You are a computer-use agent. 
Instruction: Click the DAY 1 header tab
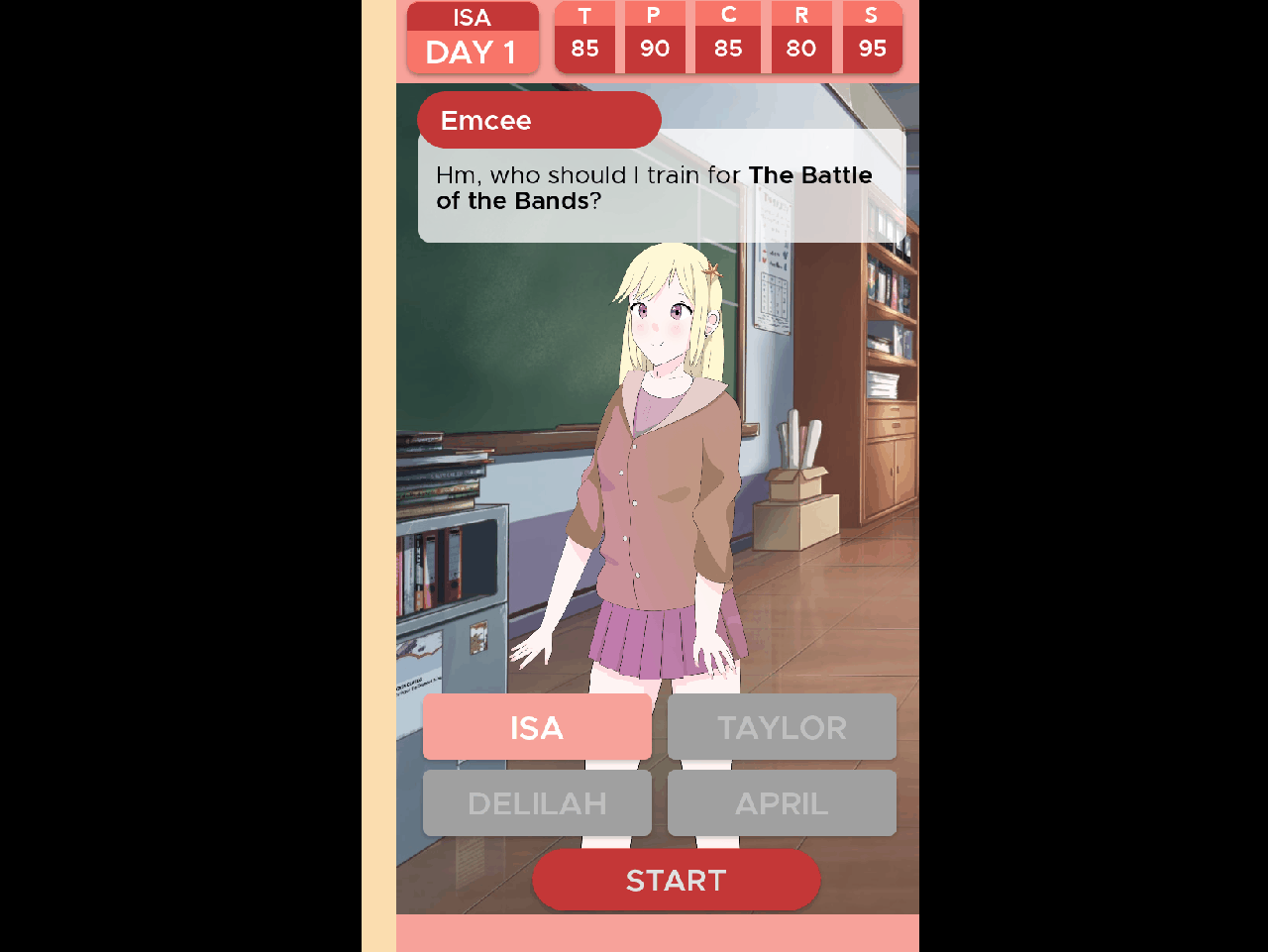[473, 53]
